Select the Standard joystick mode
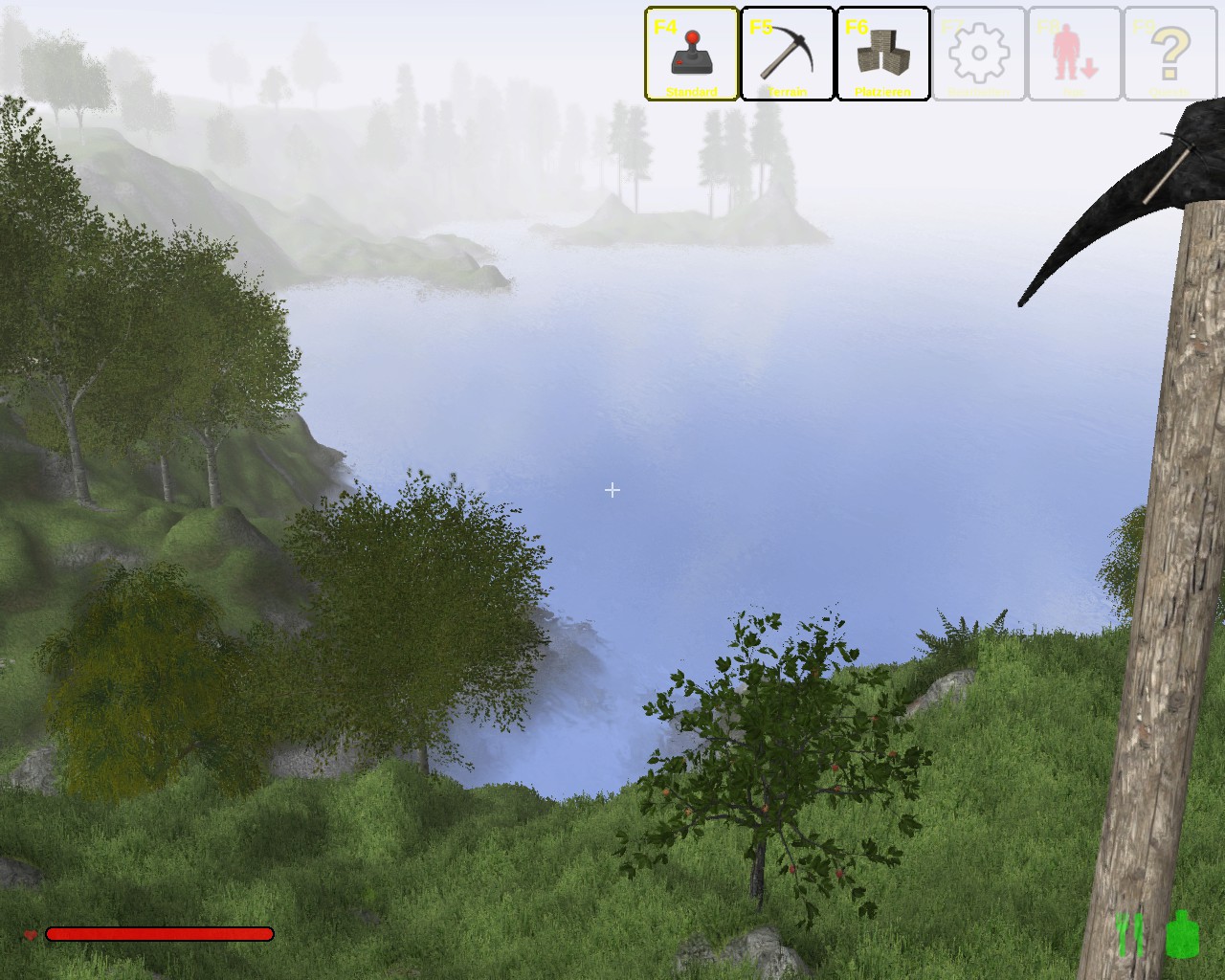This screenshot has height=980, width=1225. tap(691, 54)
